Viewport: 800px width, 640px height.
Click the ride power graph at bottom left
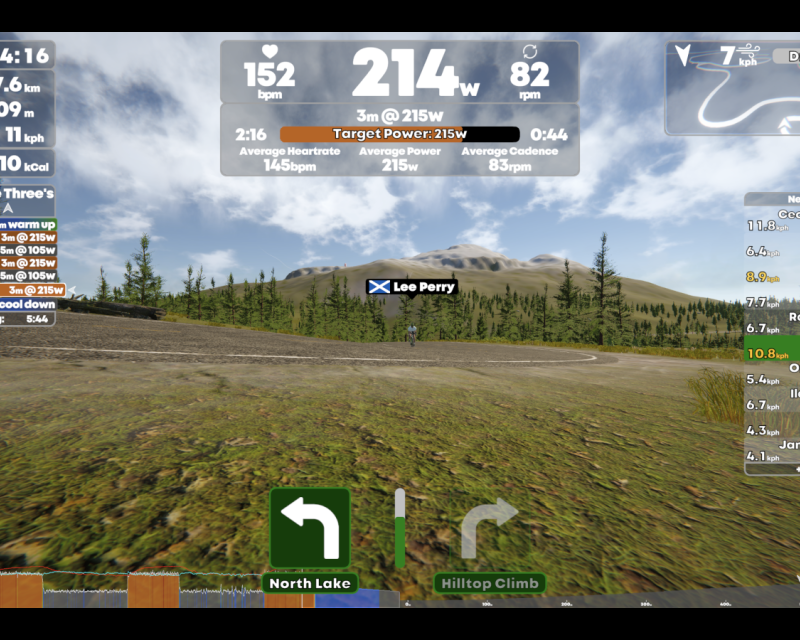(x=190, y=590)
